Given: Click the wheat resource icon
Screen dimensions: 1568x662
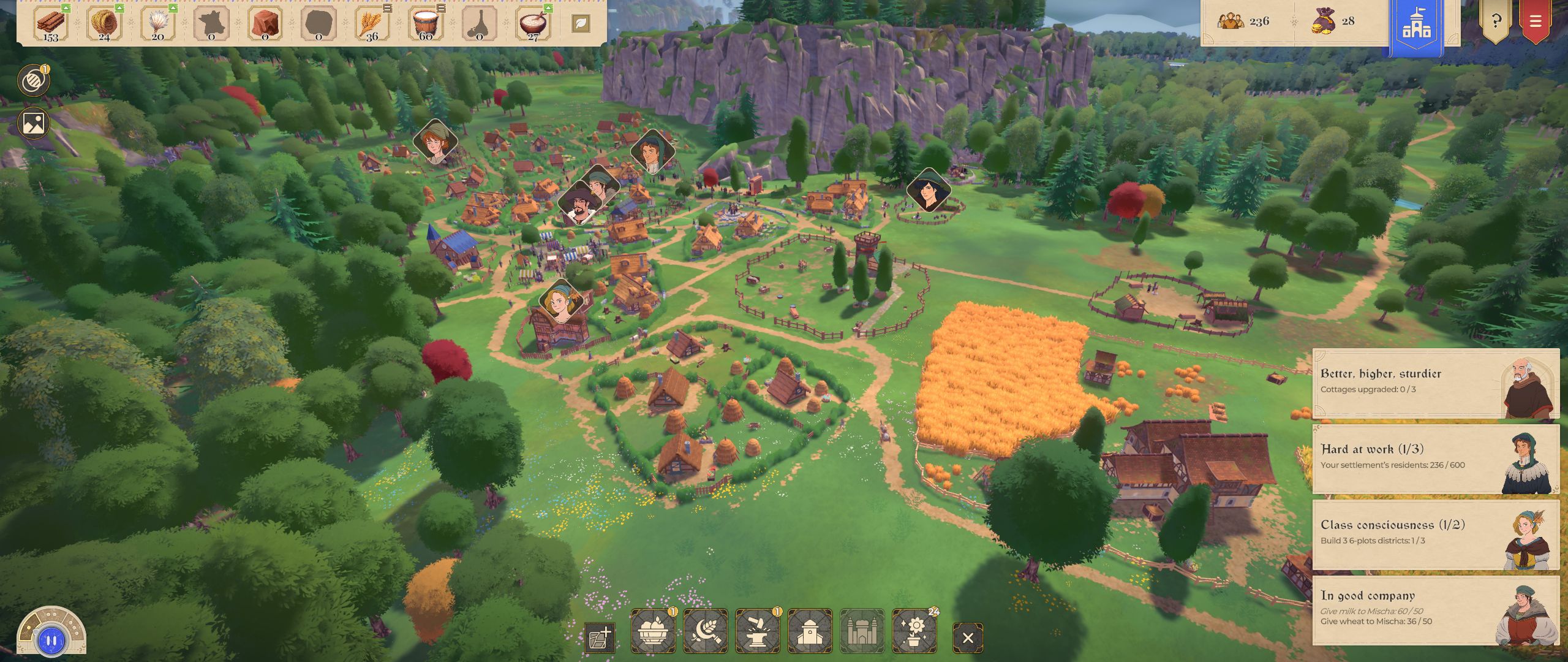Looking at the screenshot, I should pyautogui.click(x=371, y=25).
